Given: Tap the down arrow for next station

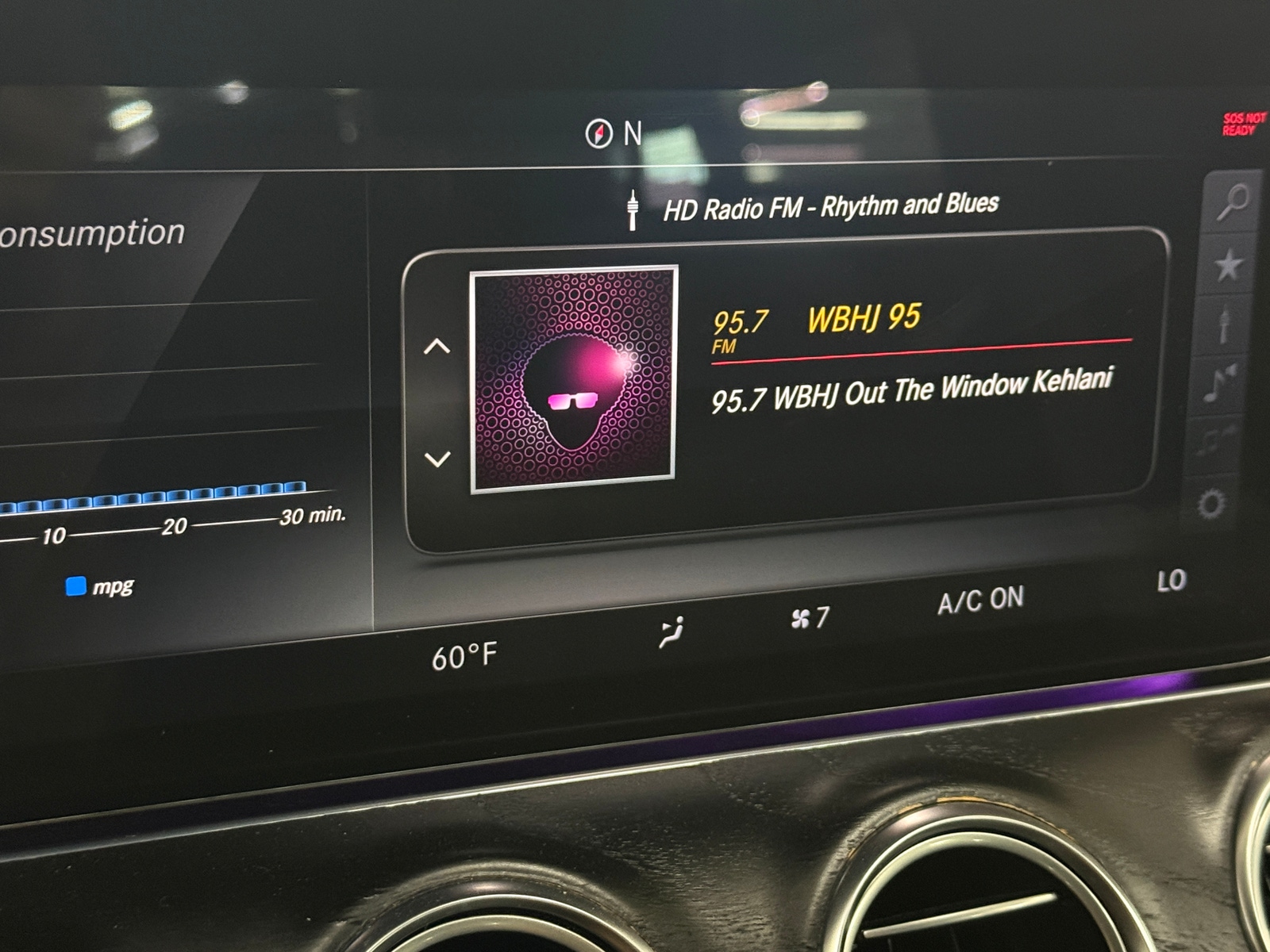Looking at the screenshot, I should click(x=437, y=459).
